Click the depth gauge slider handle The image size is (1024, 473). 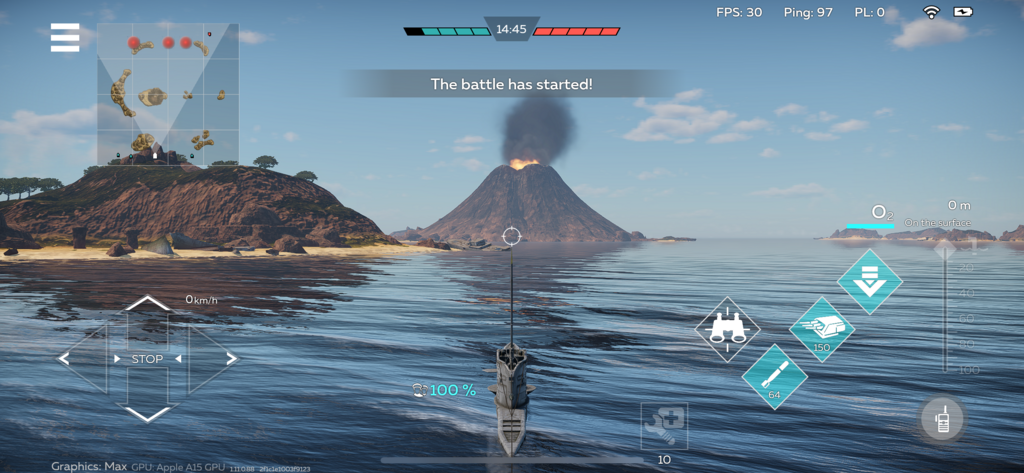pyautogui.click(x=945, y=248)
